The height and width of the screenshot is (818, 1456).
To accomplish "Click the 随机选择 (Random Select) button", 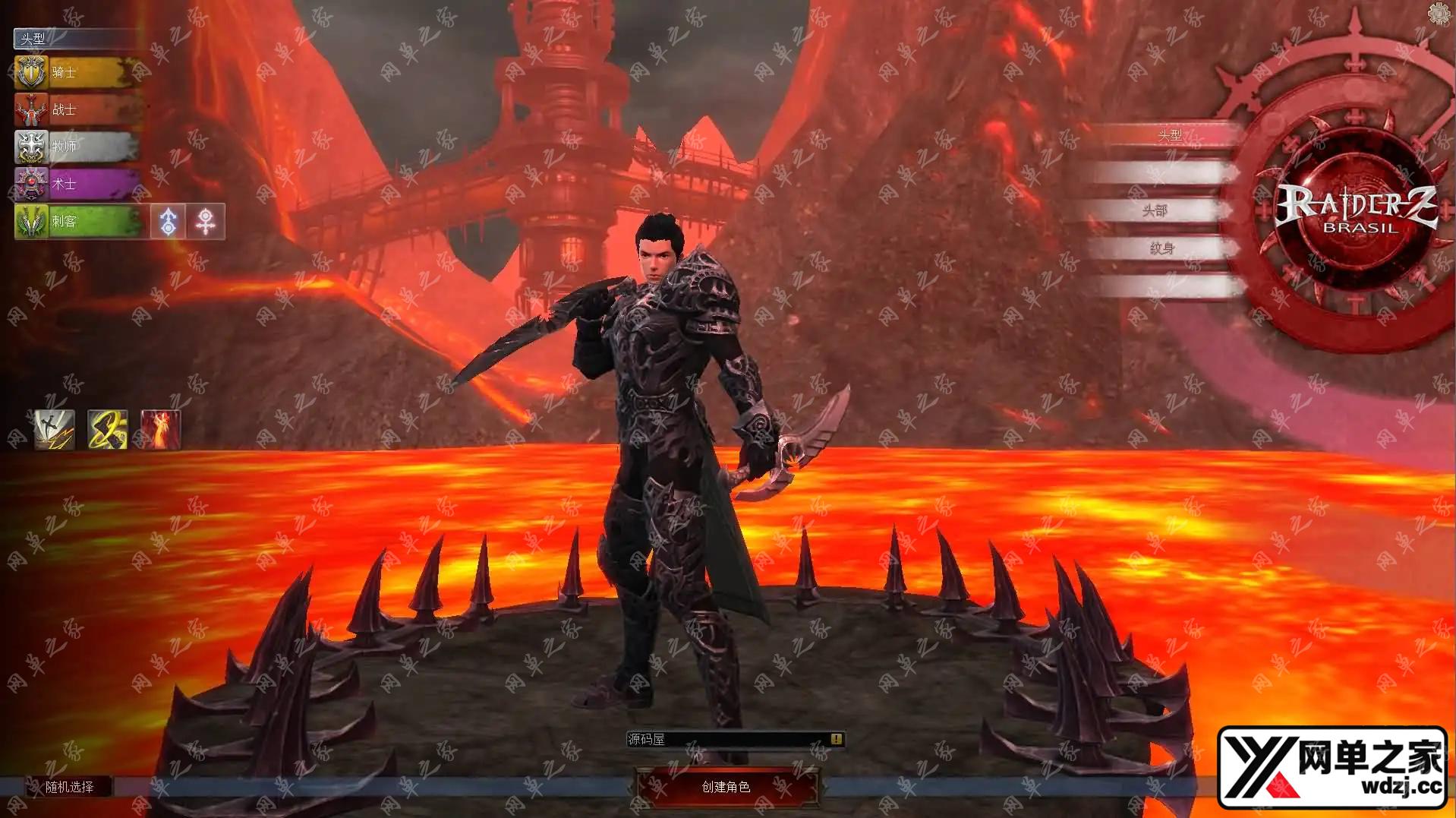I will 69,787.
